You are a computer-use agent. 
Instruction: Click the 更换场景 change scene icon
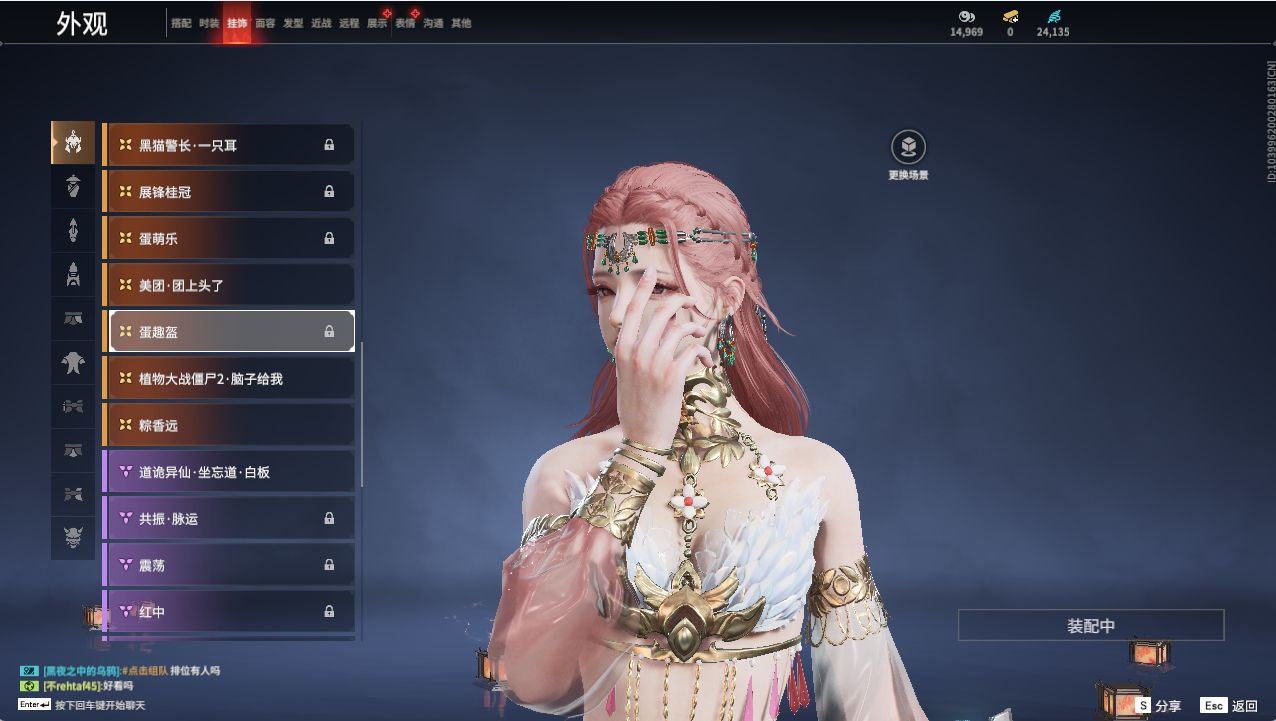click(908, 148)
